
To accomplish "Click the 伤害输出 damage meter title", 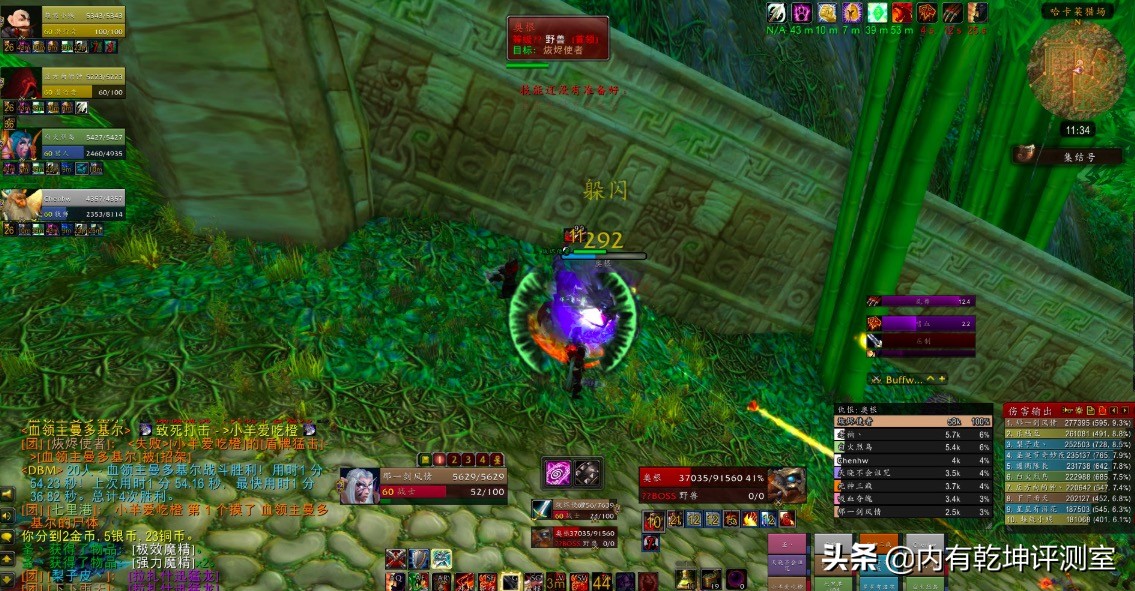I will (x=1030, y=409).
